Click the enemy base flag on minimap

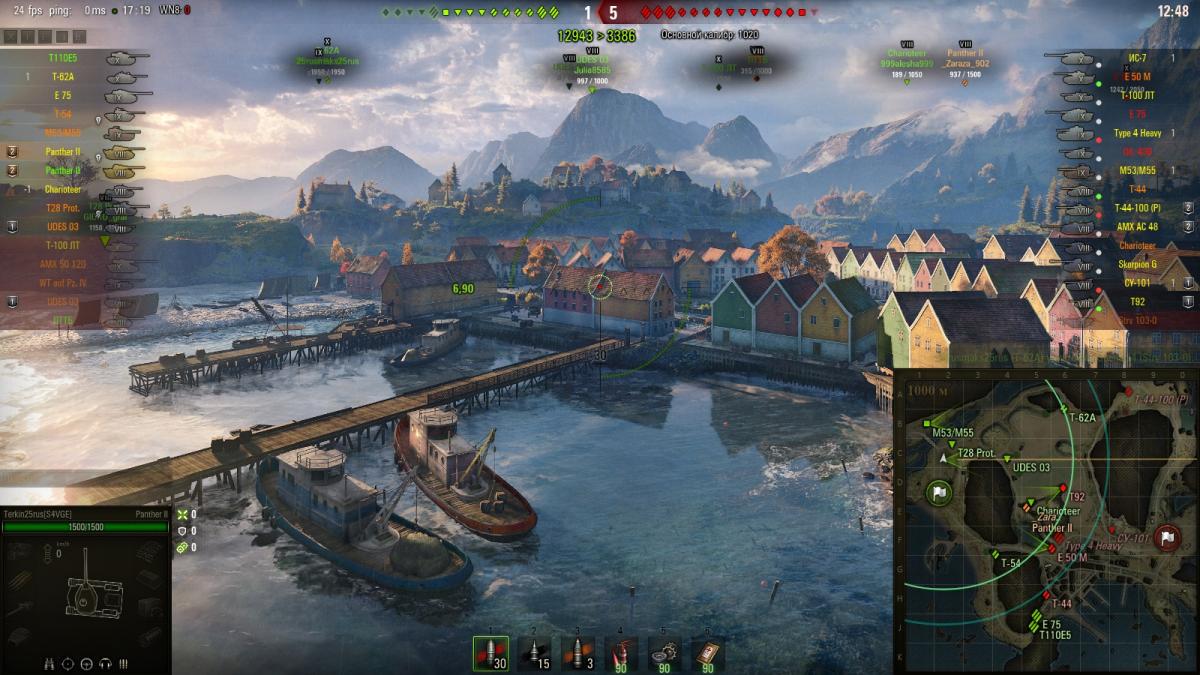[x=1166, y=538]
